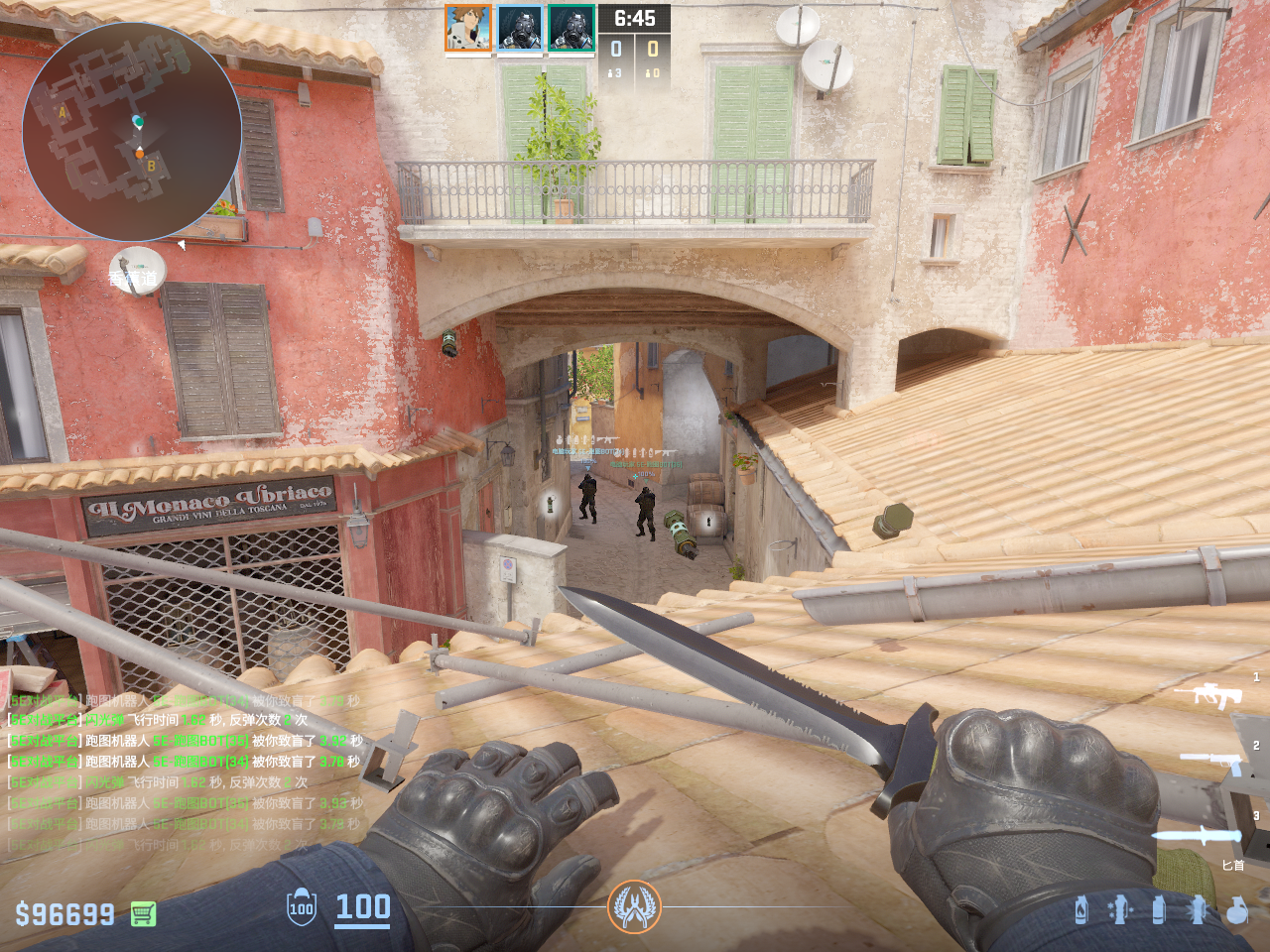Viewport: 1270px width, 952px height.
Task: Click the armor shield icon
Action: click(x=301, y=907)
